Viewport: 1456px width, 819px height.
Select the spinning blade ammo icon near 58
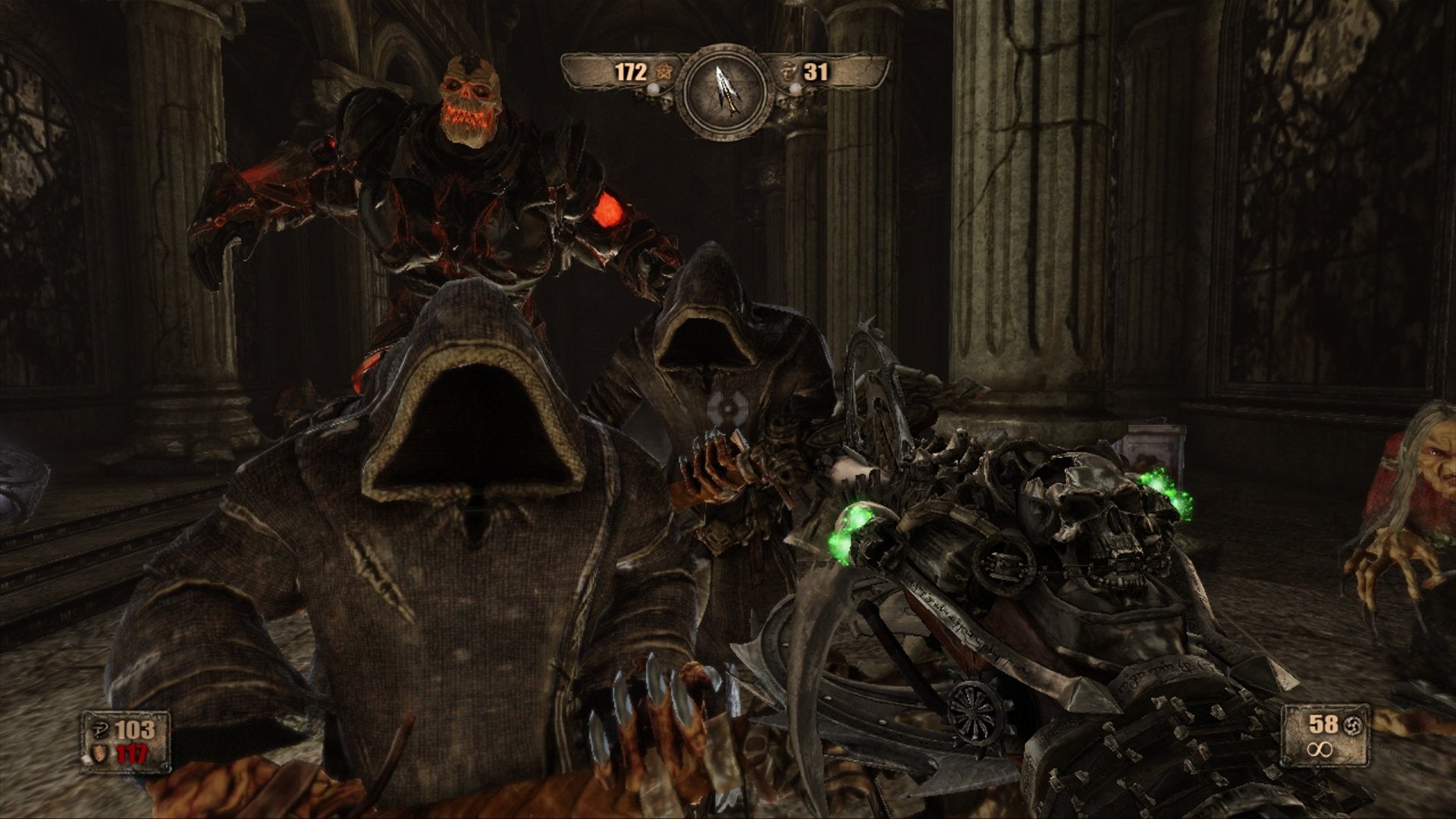[x=1353, y=725]
